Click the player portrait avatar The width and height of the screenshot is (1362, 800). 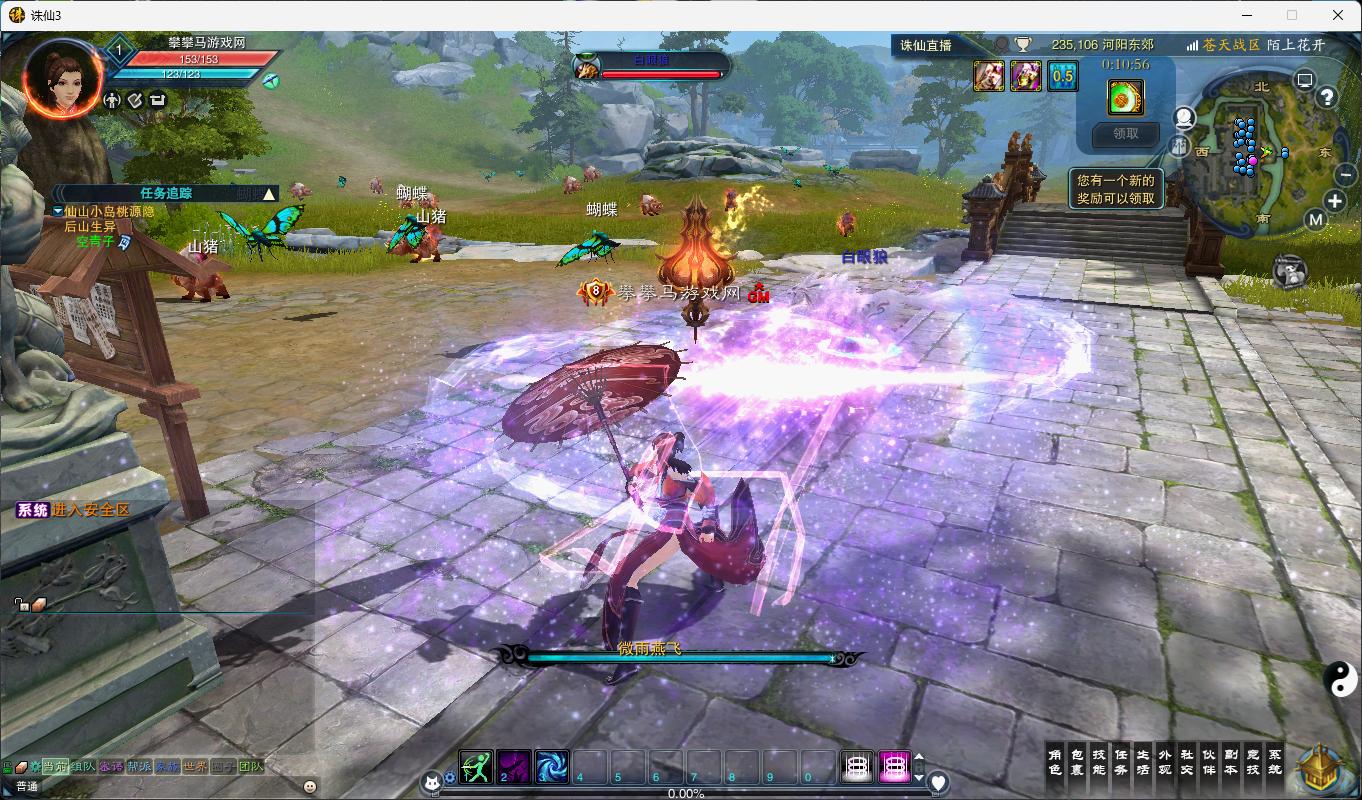63,77
